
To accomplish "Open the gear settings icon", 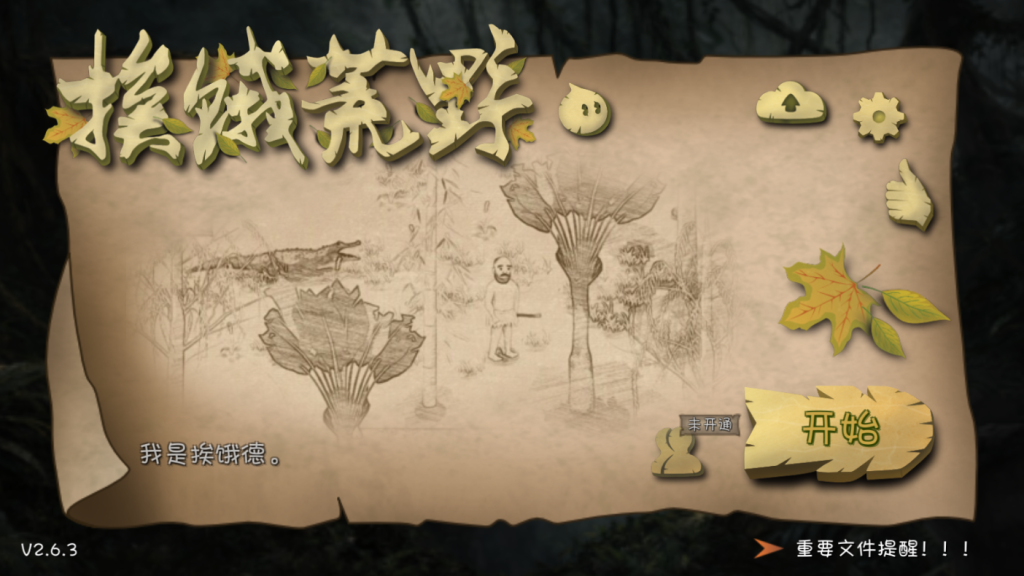I will [x=878, y=117].
